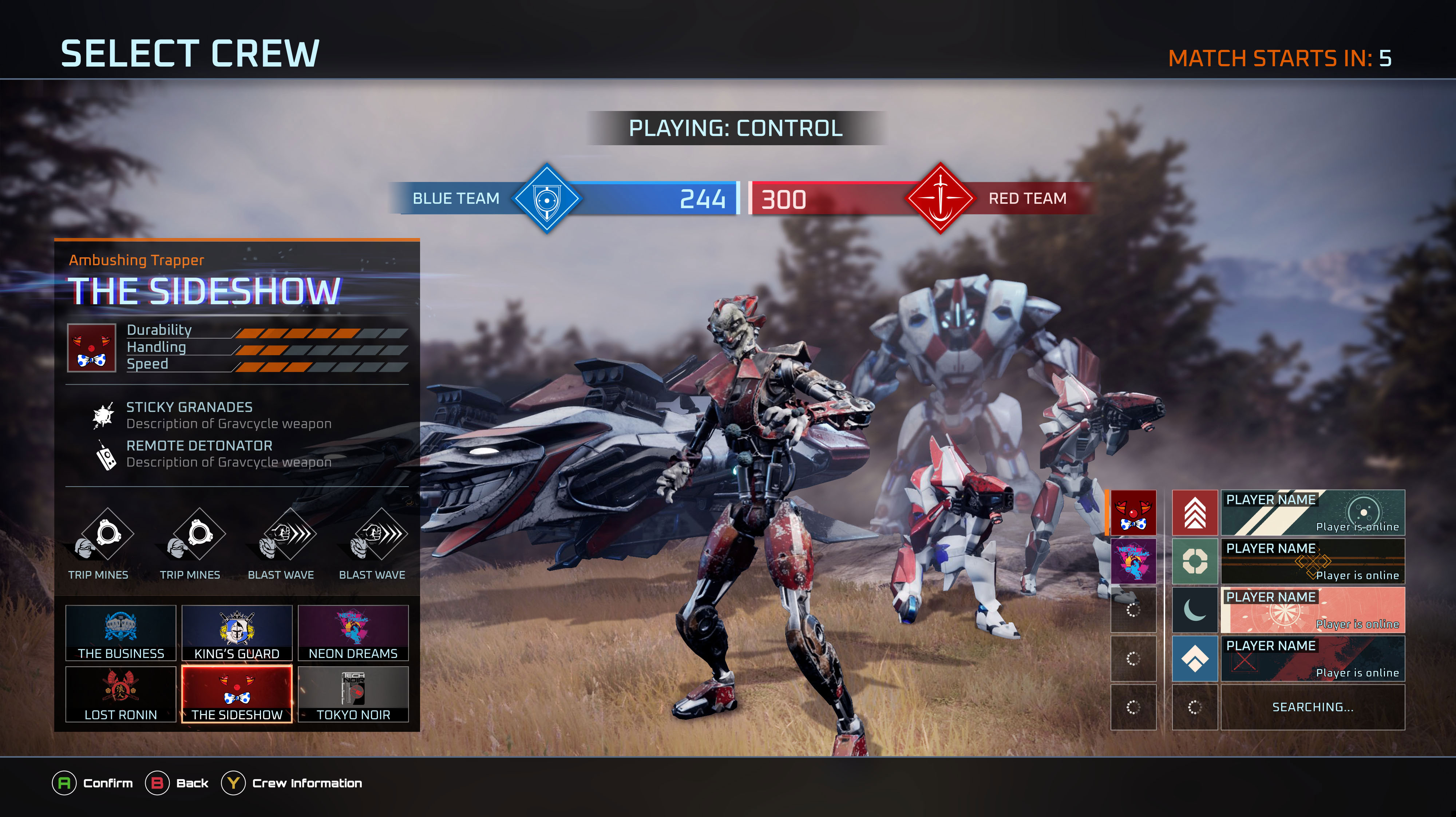
Task: Click the Red Team sword emblem
Action: (940, 198)
